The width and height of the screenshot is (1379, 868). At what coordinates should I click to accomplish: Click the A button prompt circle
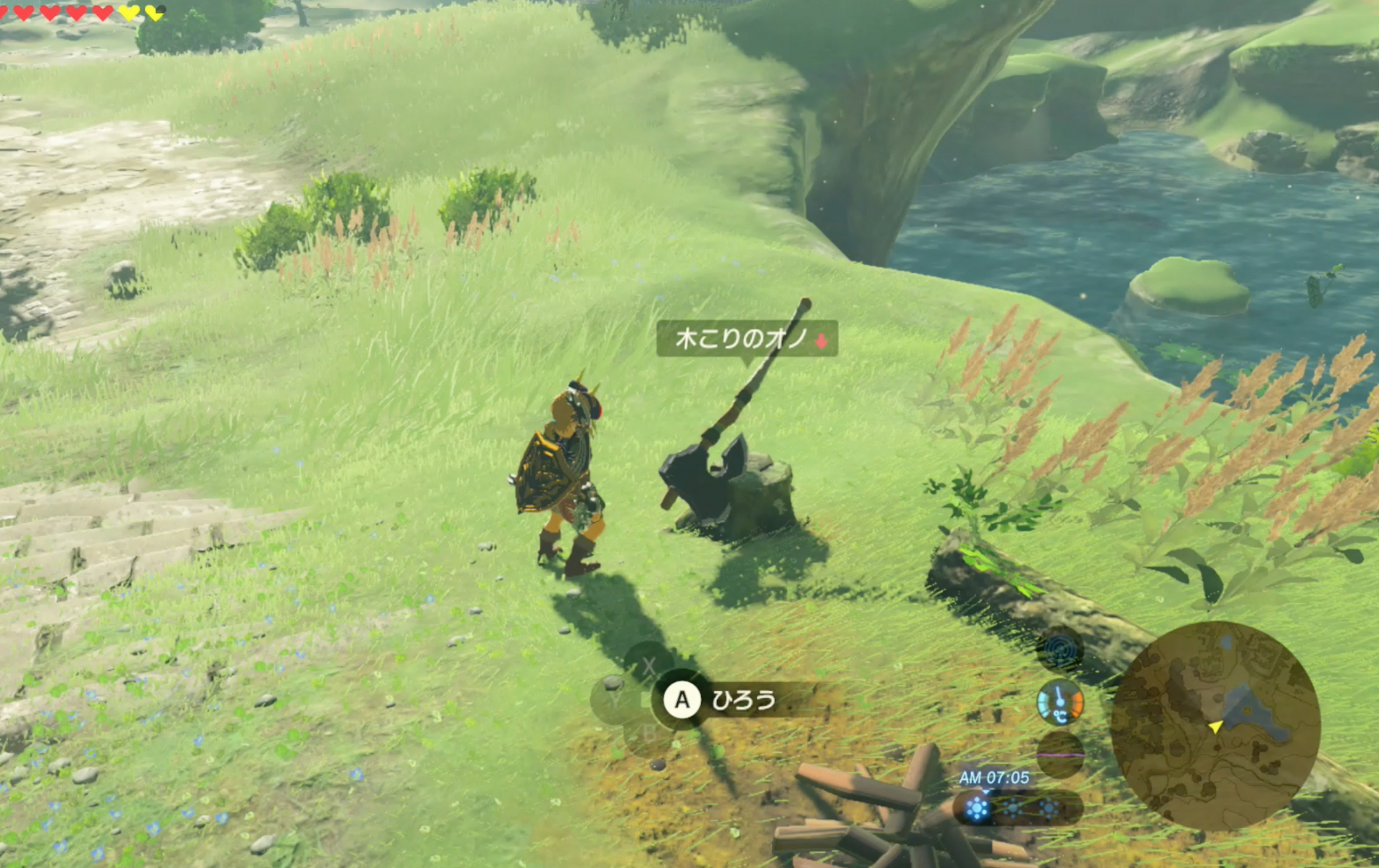click(x=682, y=700)
